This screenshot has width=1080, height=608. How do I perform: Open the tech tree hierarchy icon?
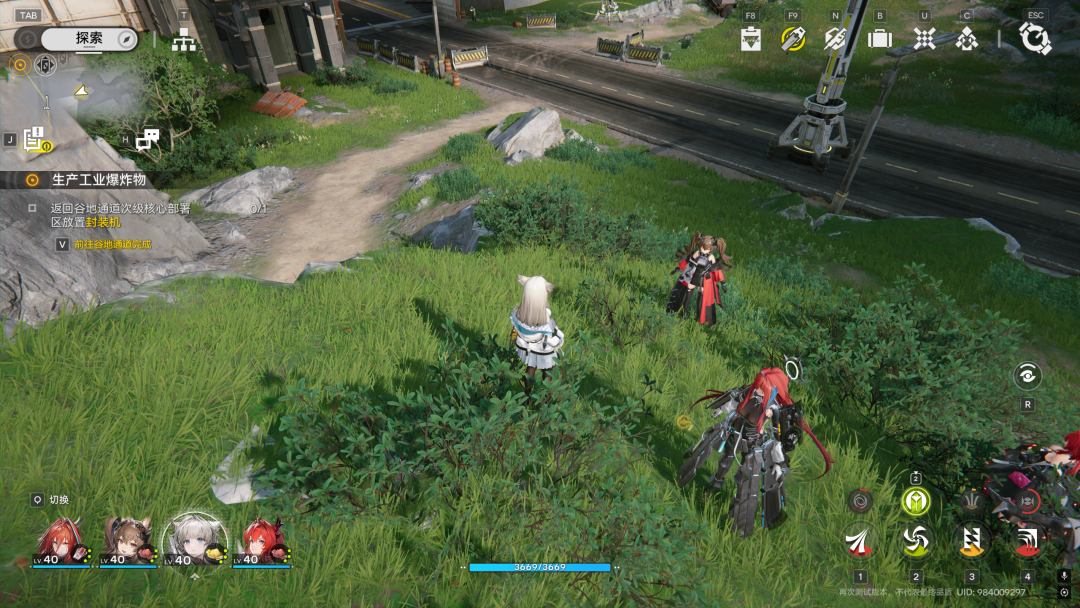184,41
